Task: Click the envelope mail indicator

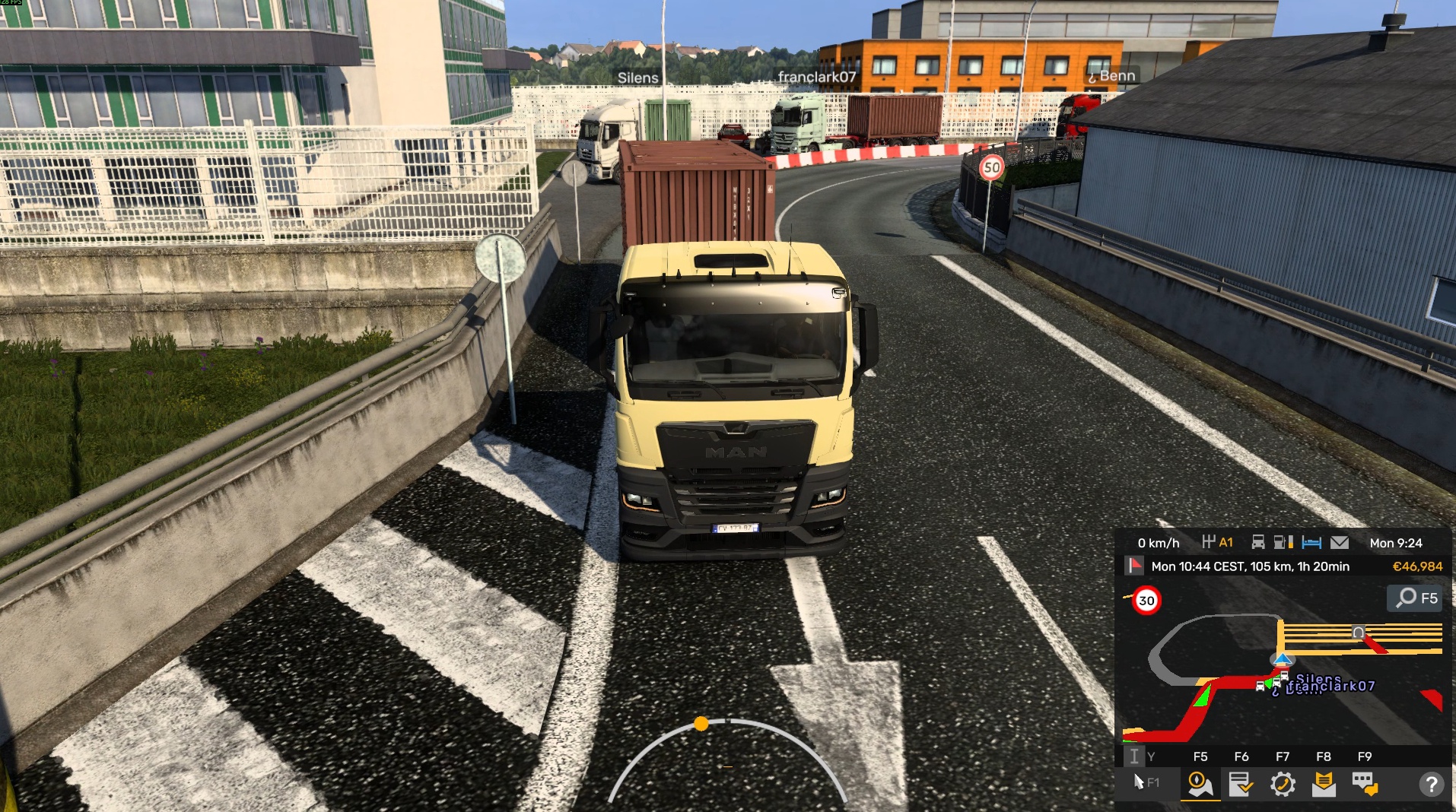Action: tap(1340, 543)
